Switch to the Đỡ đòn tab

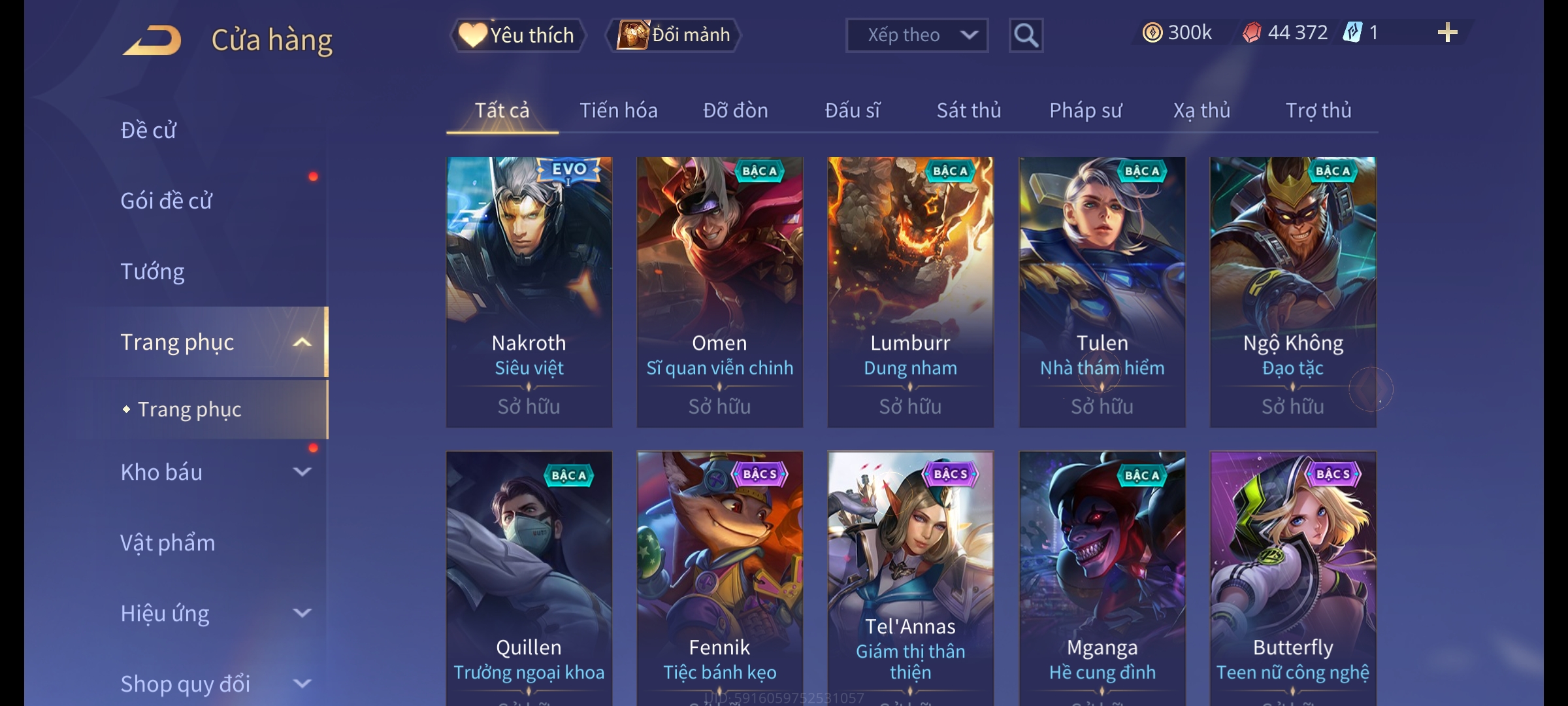[735, 110]
